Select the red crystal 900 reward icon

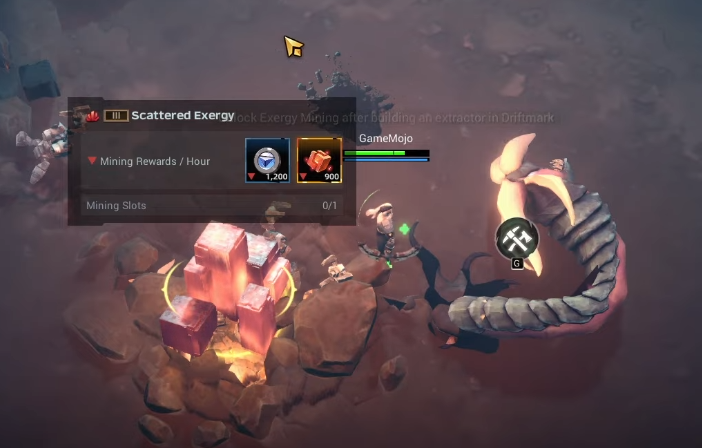[319, 160]
